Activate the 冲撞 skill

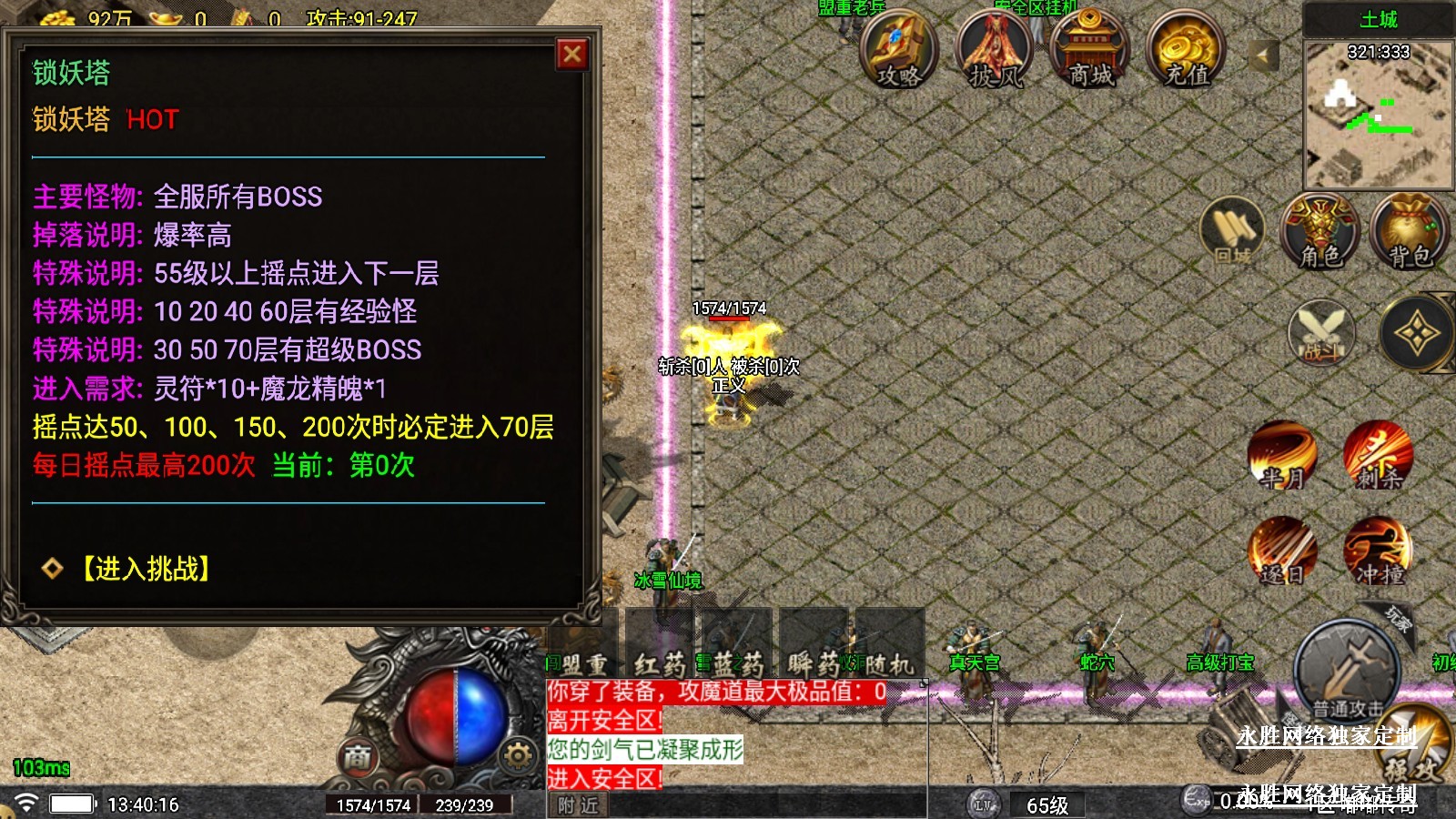[x=1379, y=551]
